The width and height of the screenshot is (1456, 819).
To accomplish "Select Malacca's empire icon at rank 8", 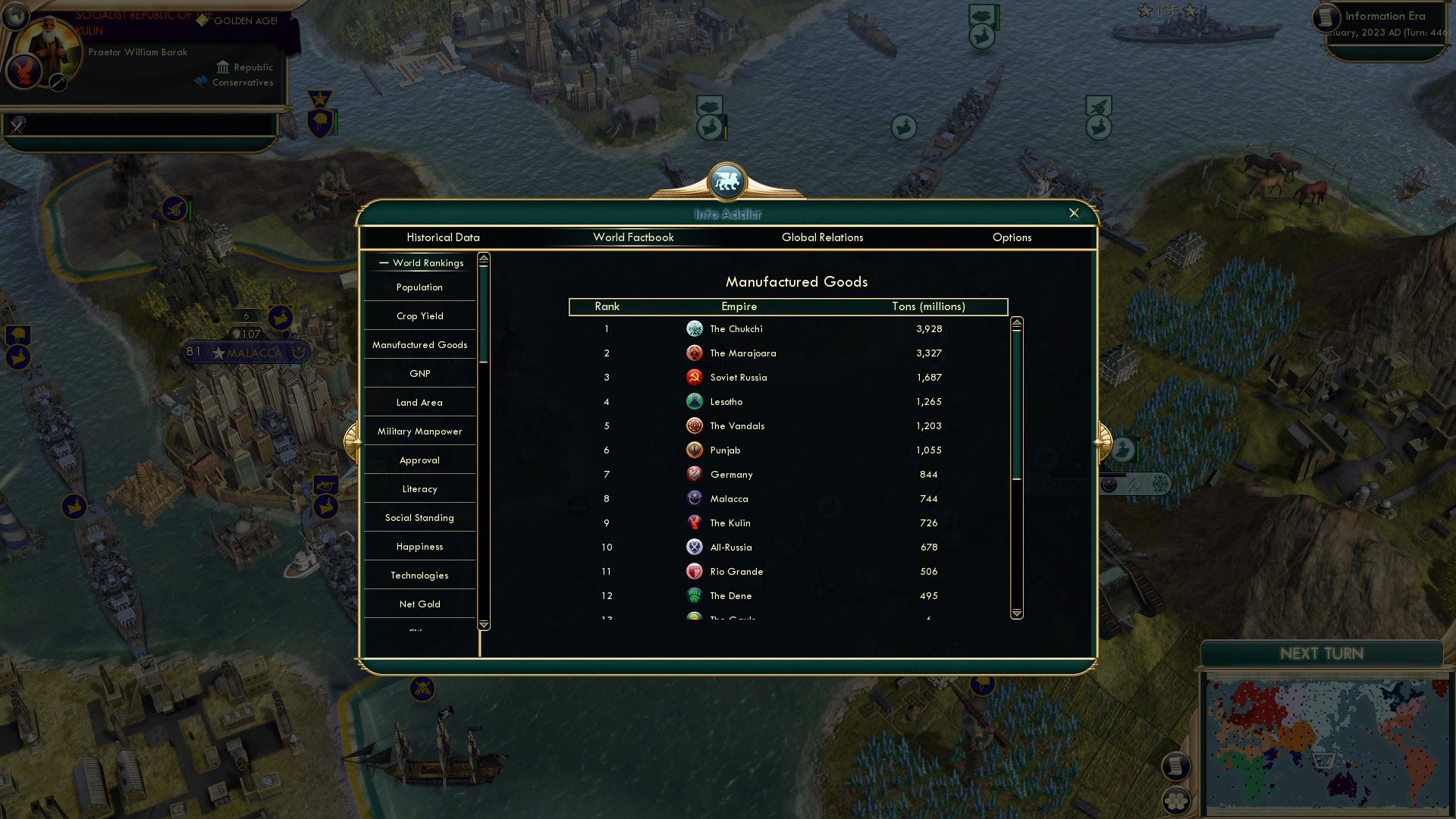I will click(695, 498).
